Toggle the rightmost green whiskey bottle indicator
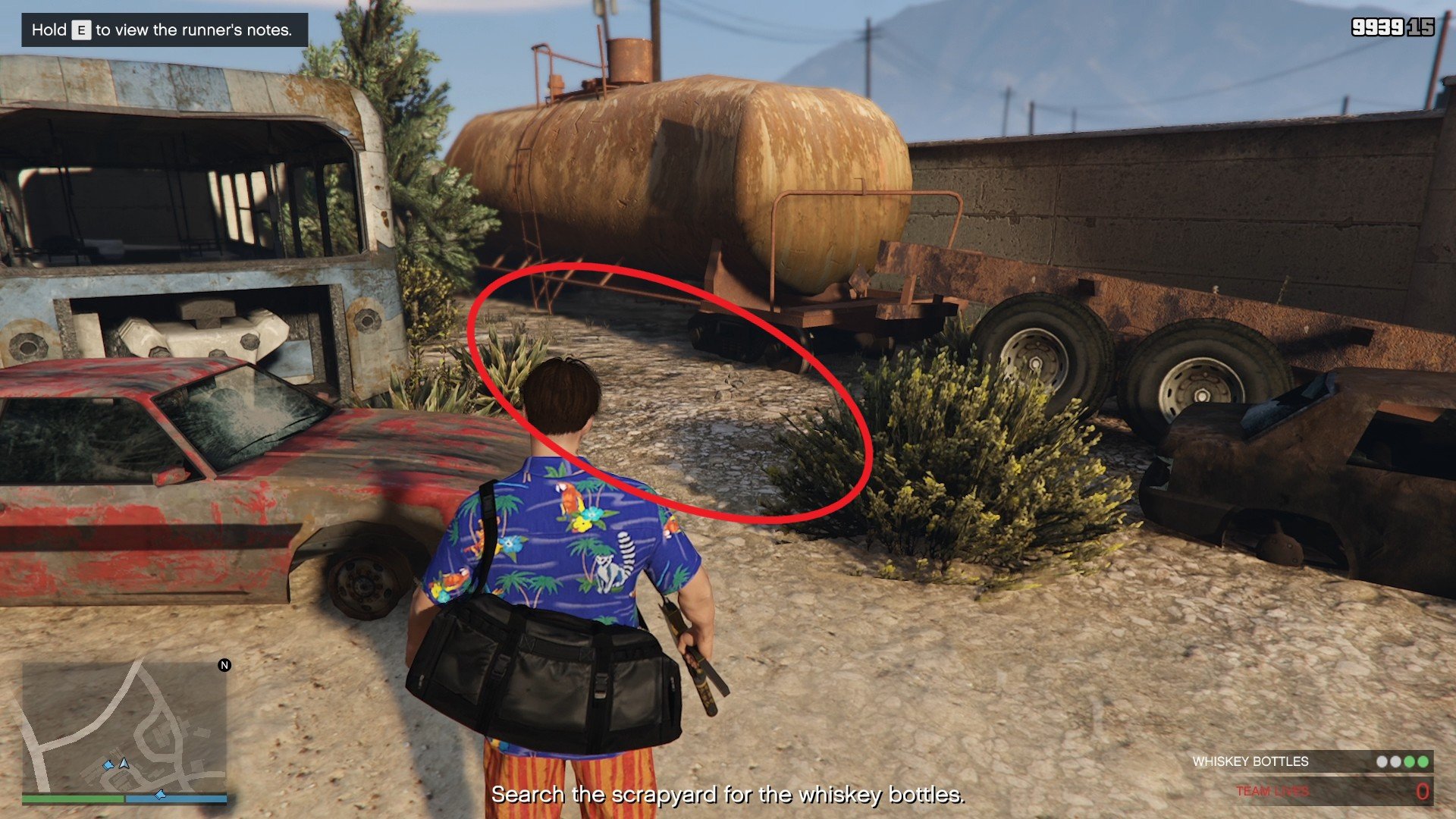Viewport: 1456px width, 819px height. [x=1424, y=763]
